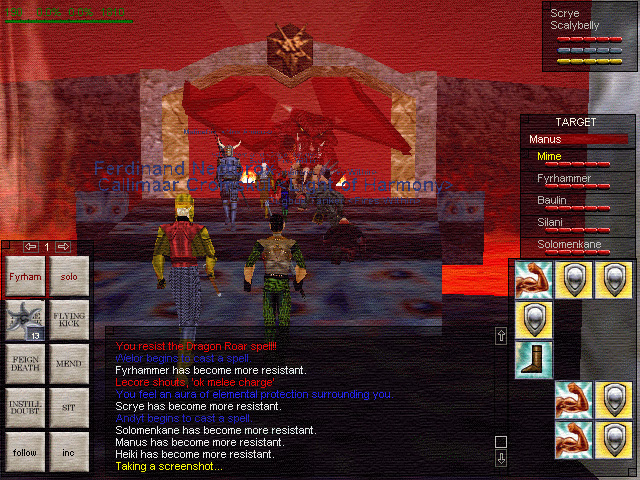
Task: Go to previous hotbar page arrow
Action: pos(30,246)
